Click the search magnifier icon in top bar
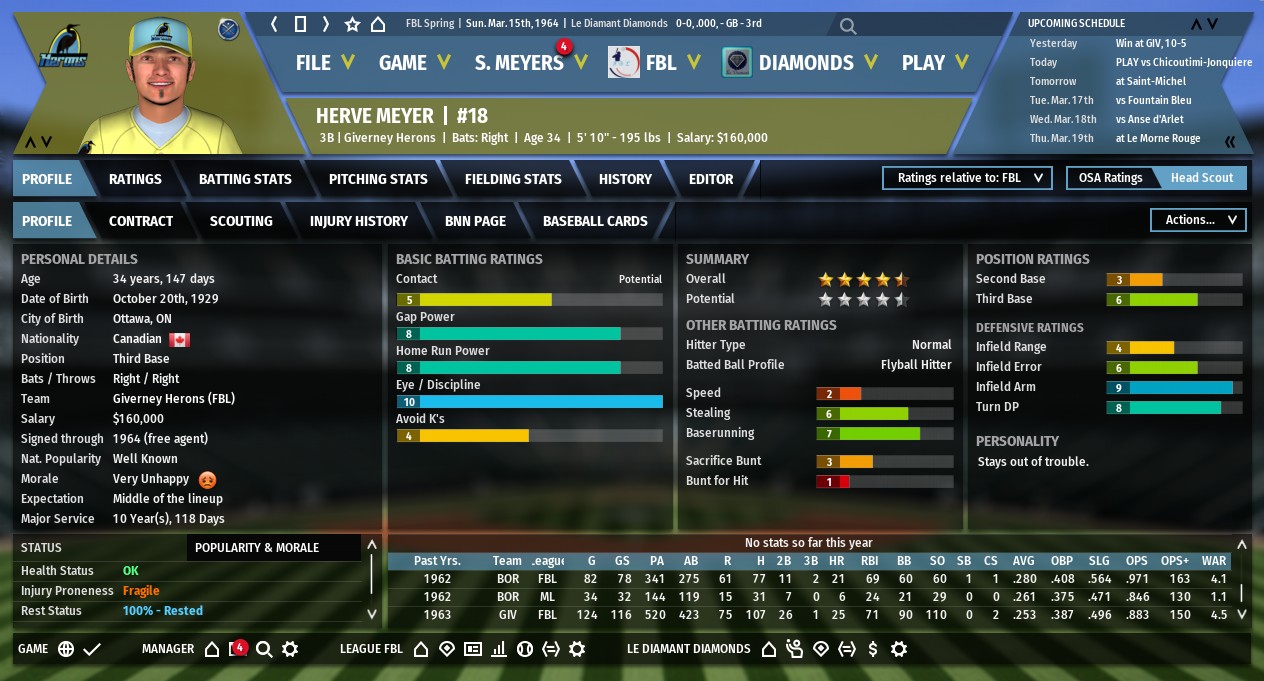 click(x=848, y=26)
